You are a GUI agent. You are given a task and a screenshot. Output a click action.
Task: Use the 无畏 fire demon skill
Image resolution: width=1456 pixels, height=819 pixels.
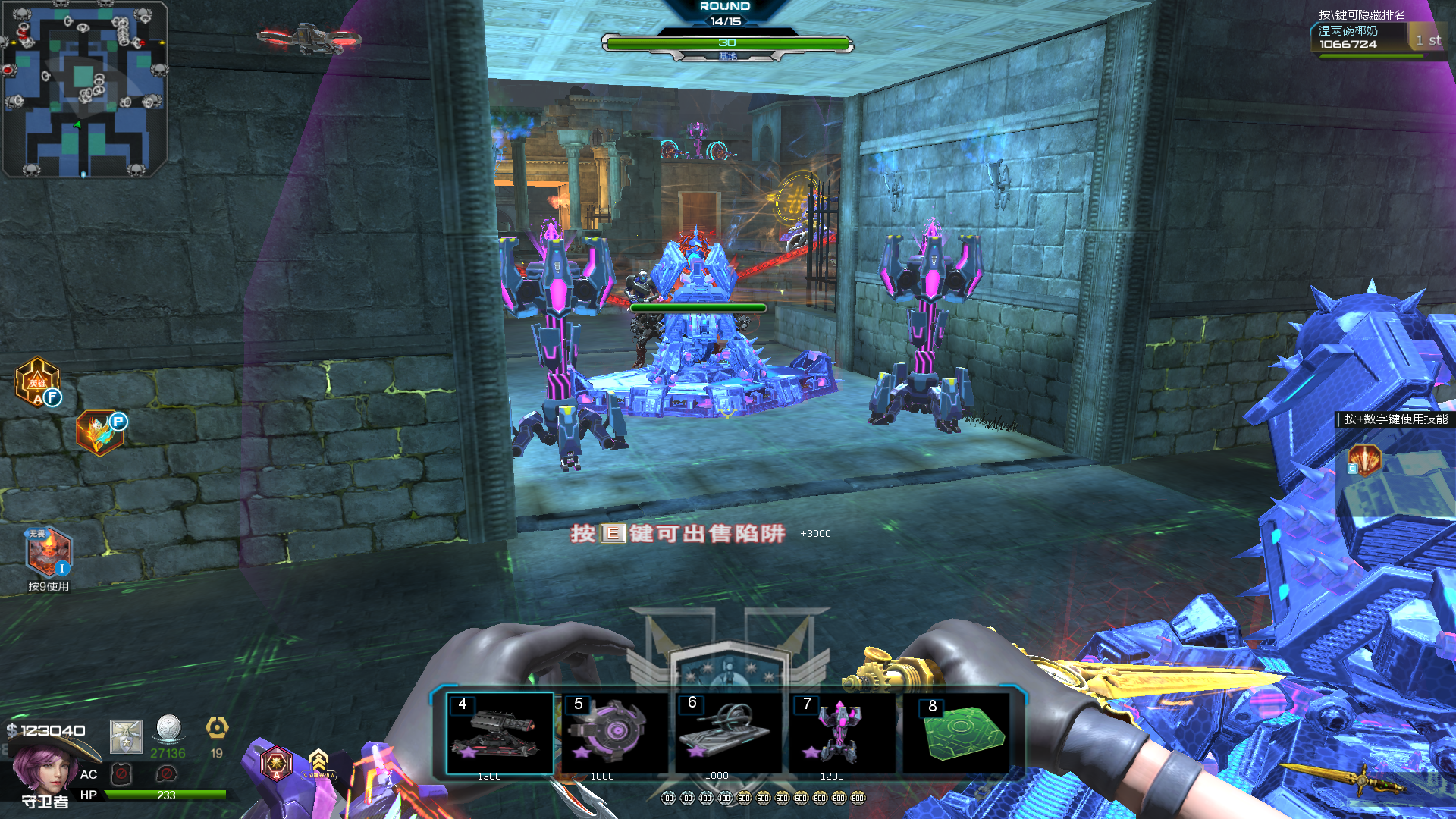49,552
